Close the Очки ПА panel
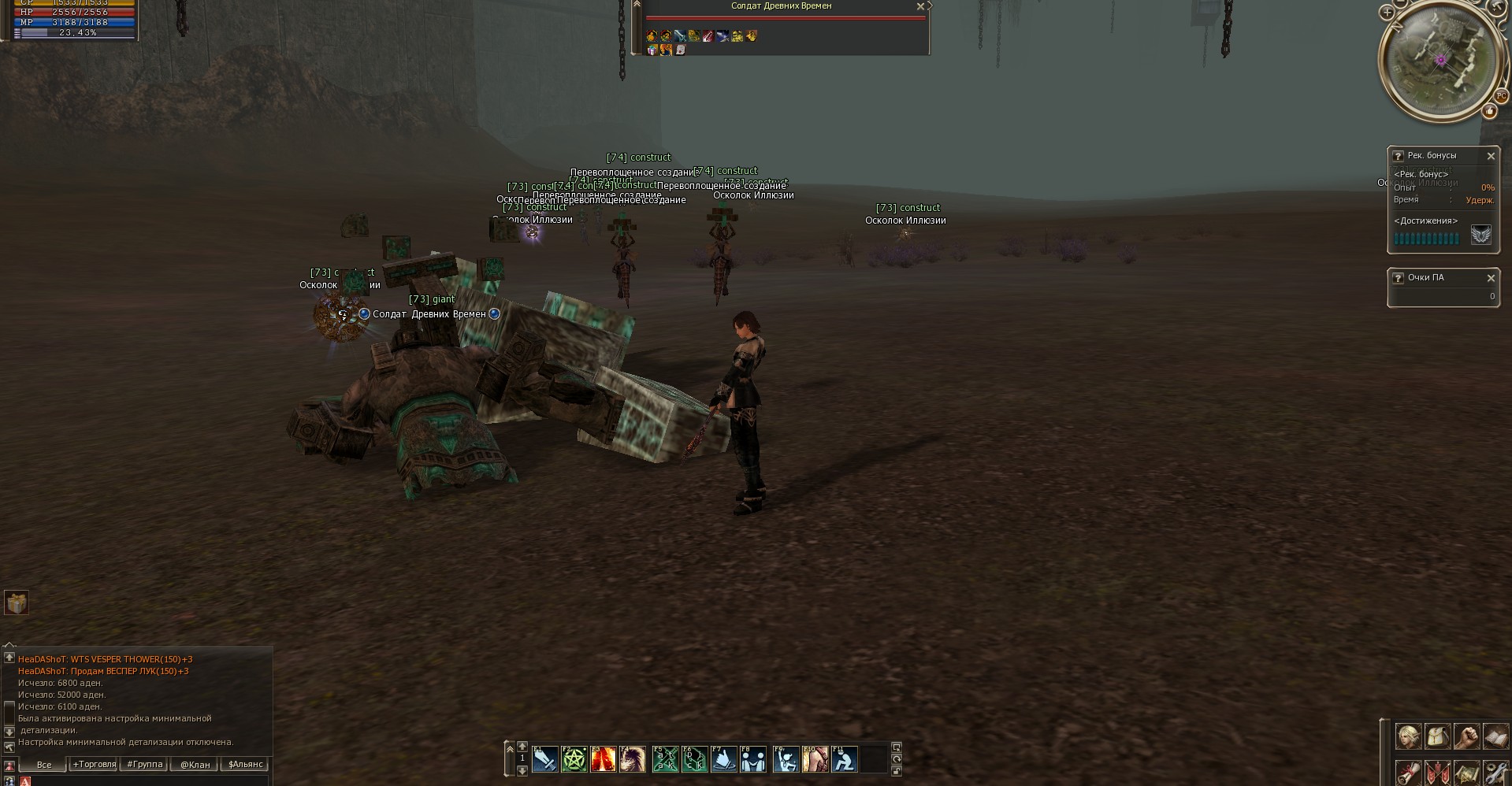The width and height of the screenshot is (1512, 786). point(1490,278)
